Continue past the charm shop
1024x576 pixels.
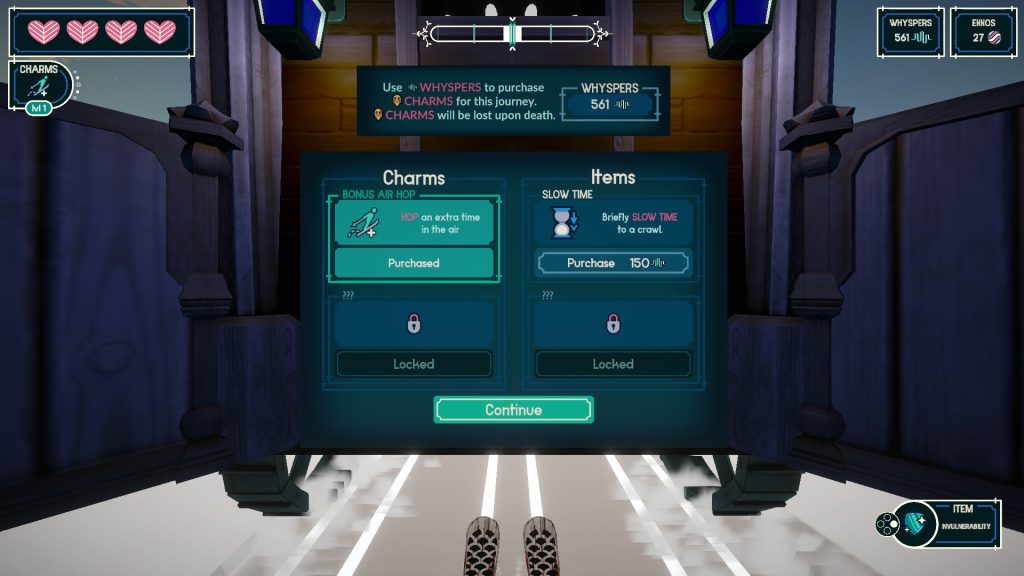[x=513, y=410]
